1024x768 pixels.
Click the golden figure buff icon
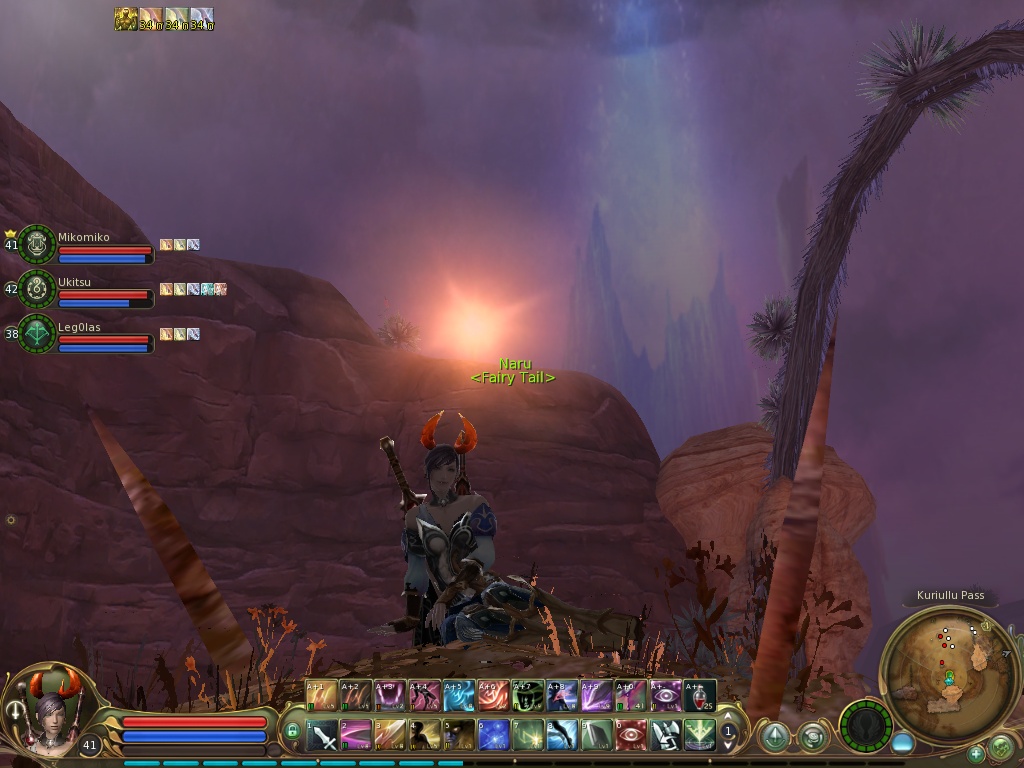pyautogui.click(x=125, y=19)
